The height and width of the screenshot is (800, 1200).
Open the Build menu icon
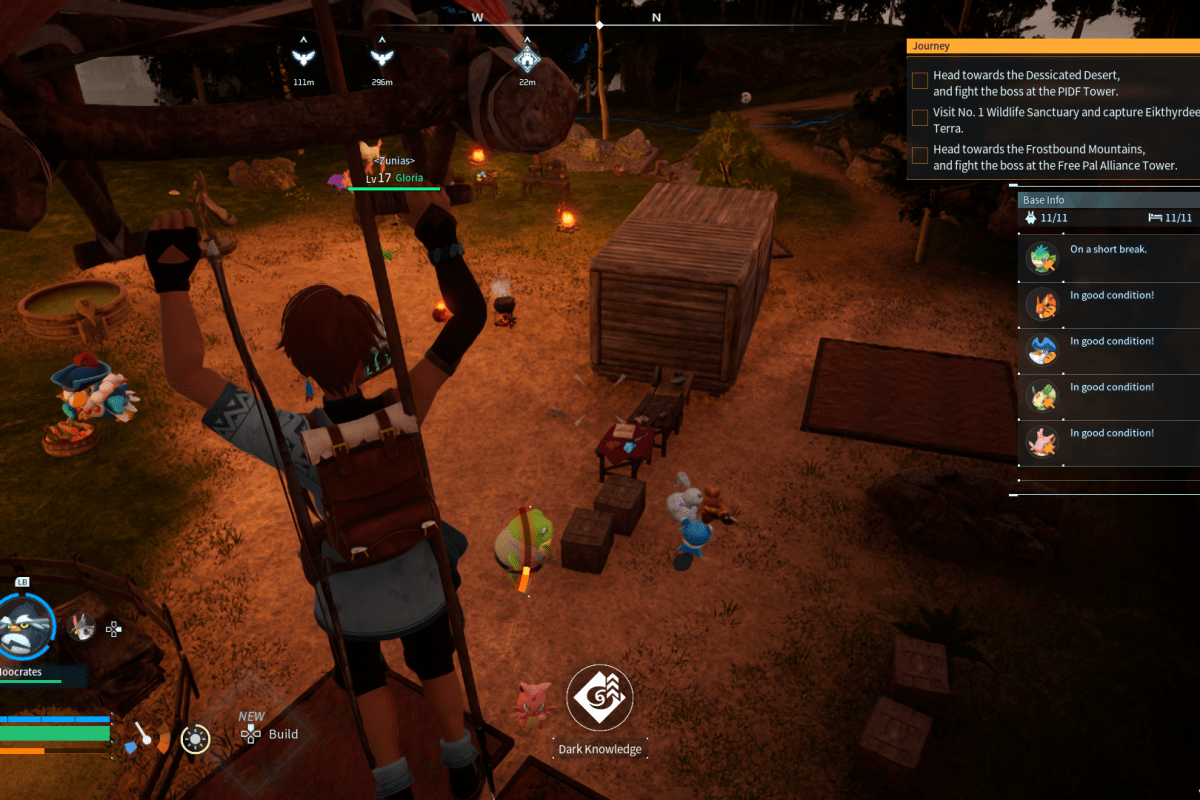[250, 735]
